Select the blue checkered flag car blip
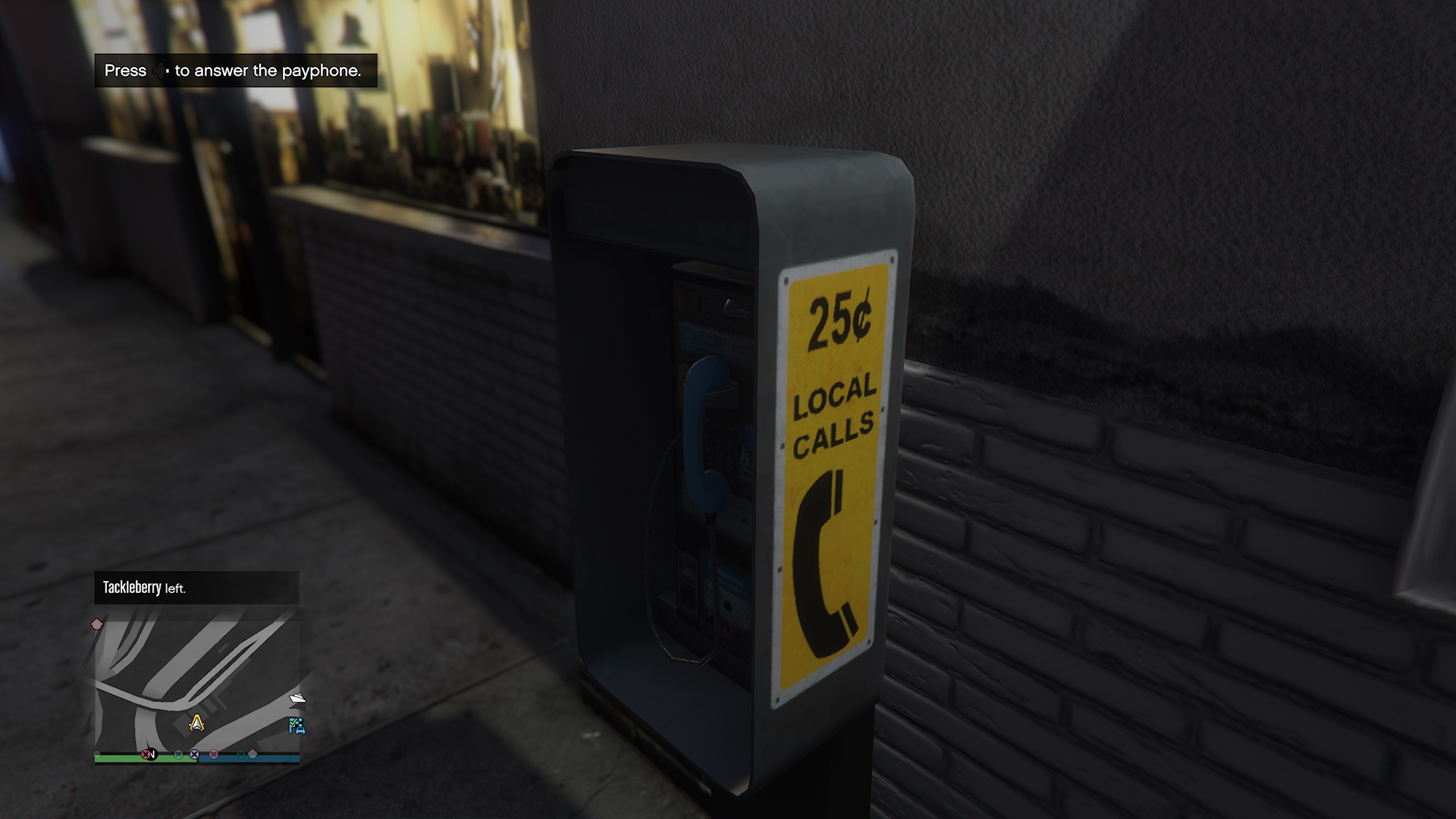The image size is (1456, 819). (297, 726)
